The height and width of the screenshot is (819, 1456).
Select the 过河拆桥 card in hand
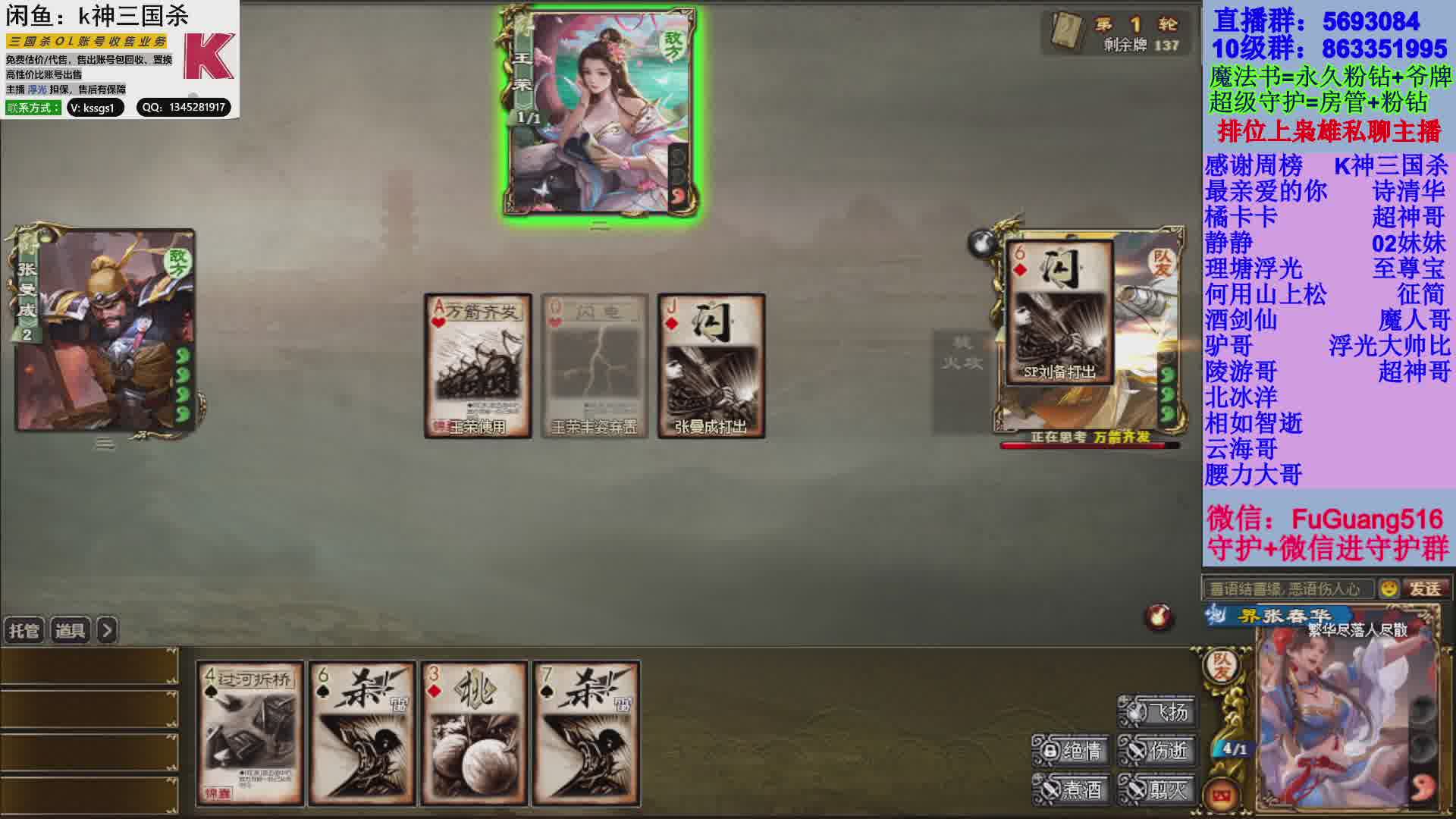tap(250, 733)
